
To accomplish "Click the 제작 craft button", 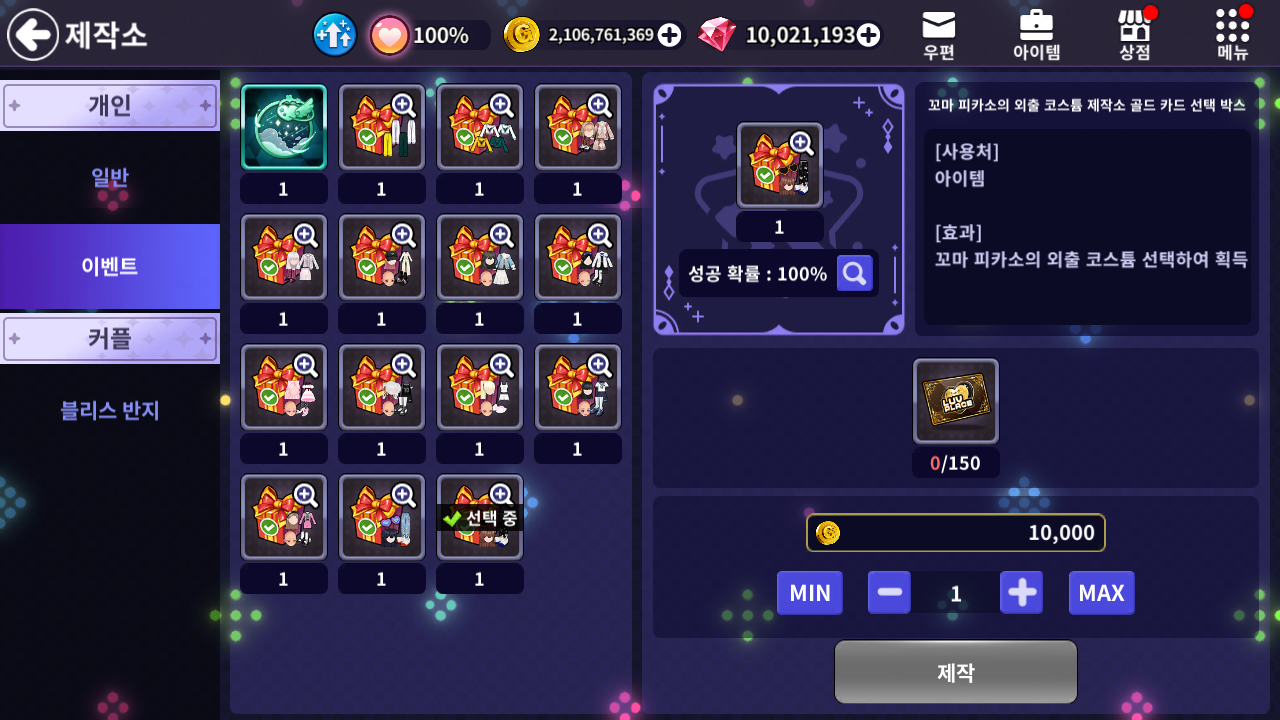I will (955, 672).
